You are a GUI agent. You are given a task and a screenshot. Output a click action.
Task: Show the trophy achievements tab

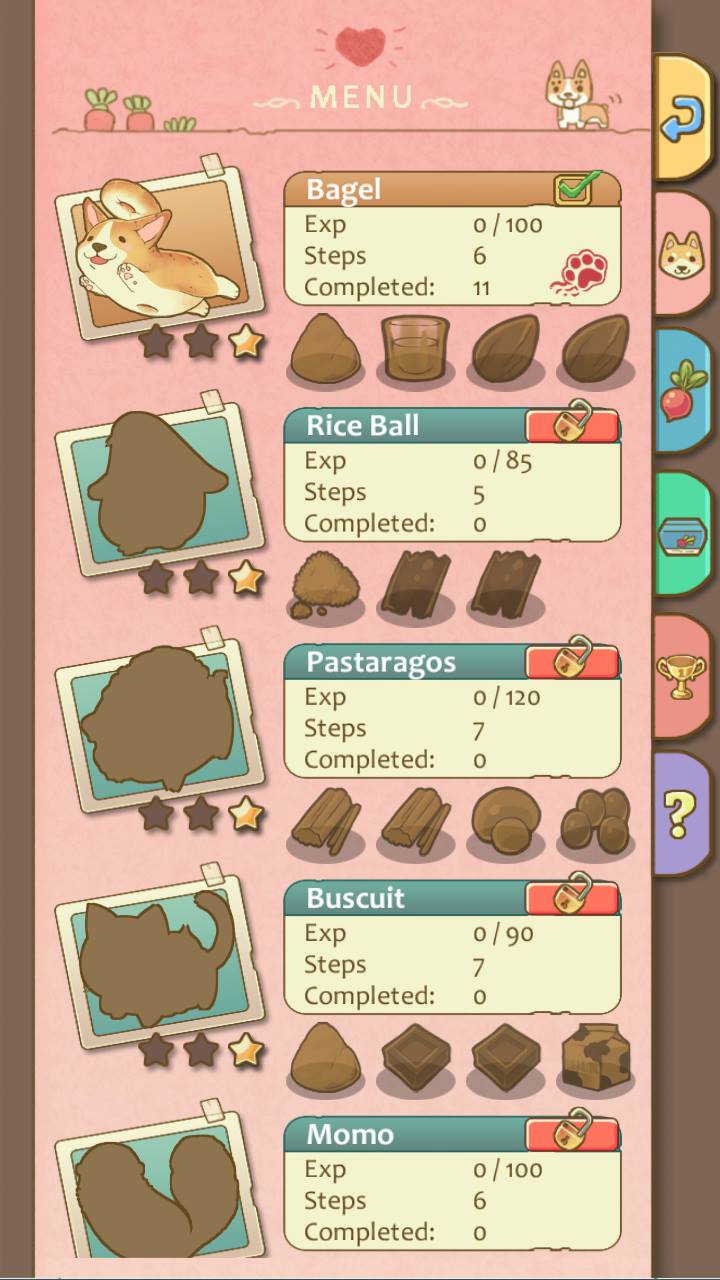682,677
